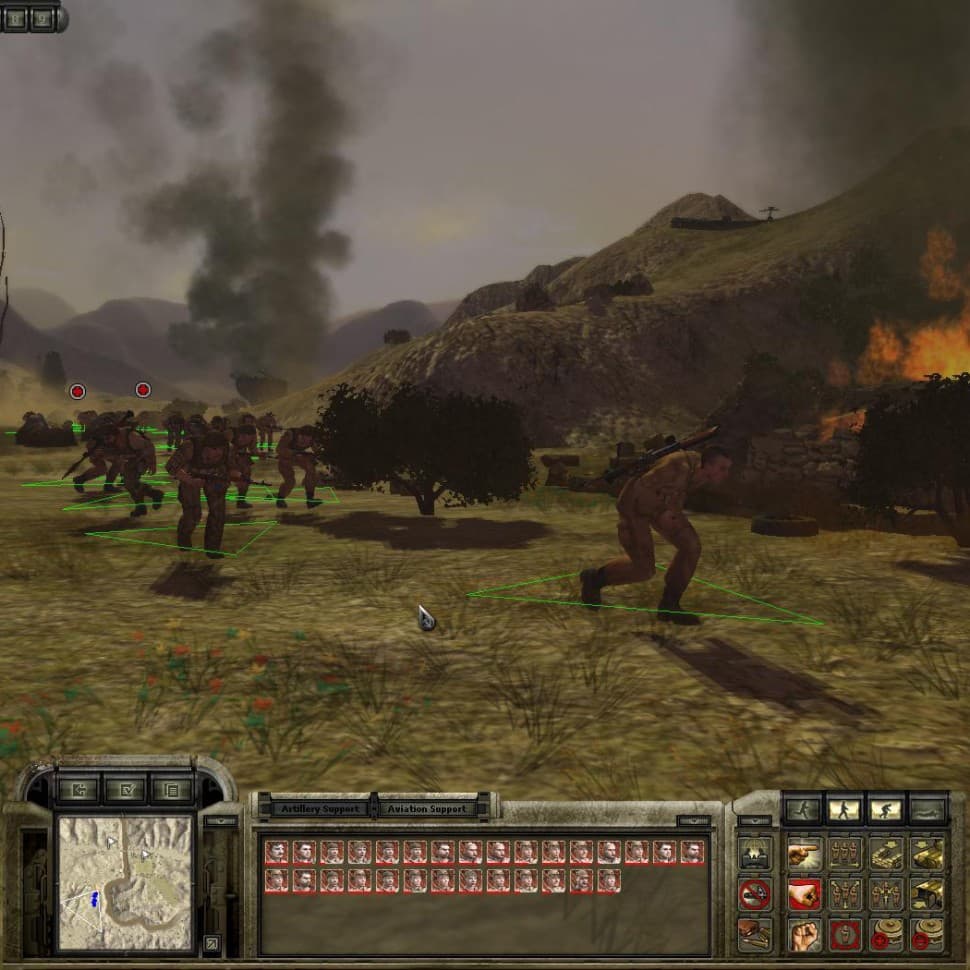Toggle the minimap expand arrow button
The width and height of the screenshot is (970, 970).
tap(212, 941)
